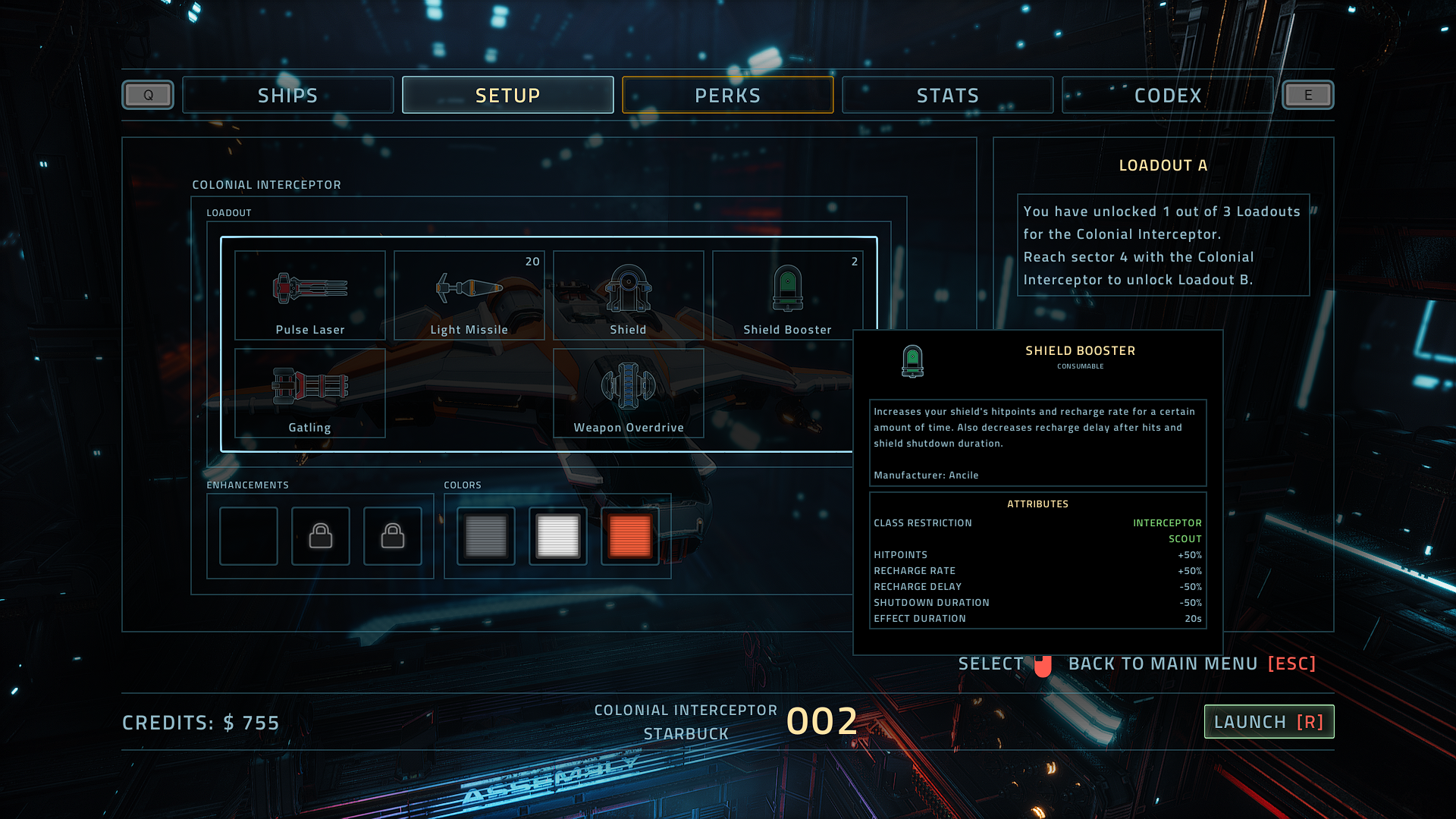
Task: Choose the white color swatch
Action: (x=557, y=536)
